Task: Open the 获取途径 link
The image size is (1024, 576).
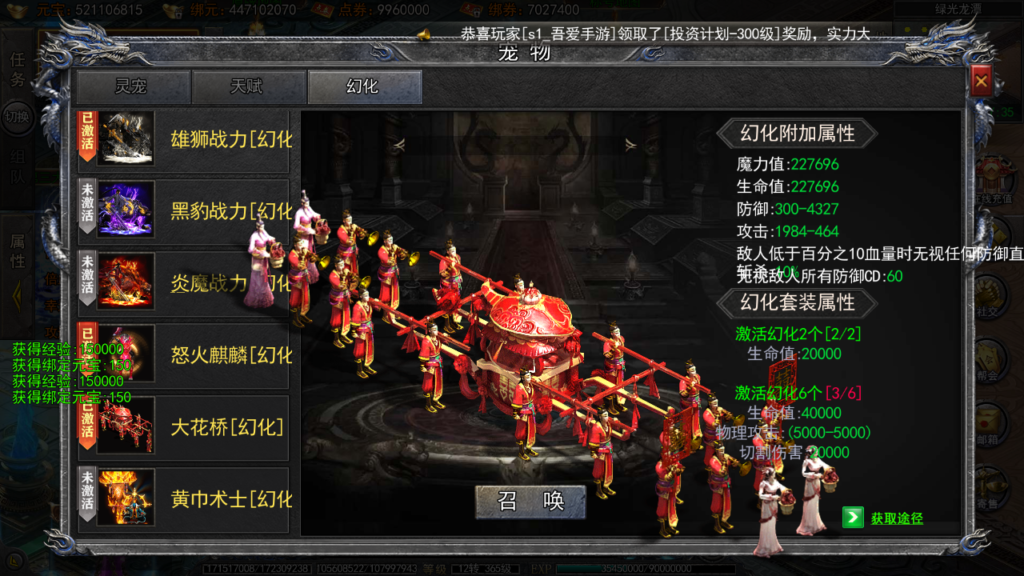Action: click(x=896, y=518)
